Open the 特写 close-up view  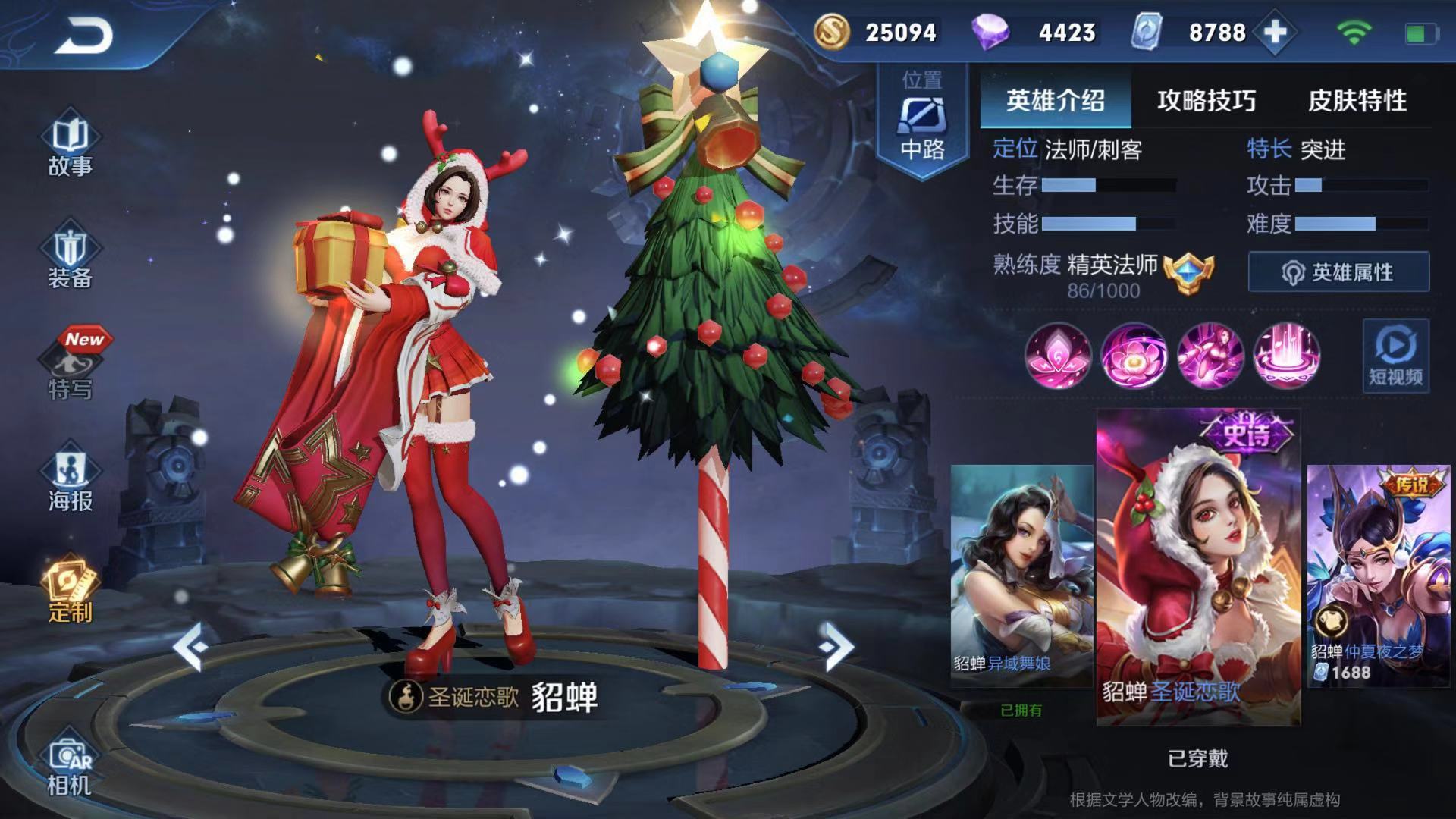[70, 369]
